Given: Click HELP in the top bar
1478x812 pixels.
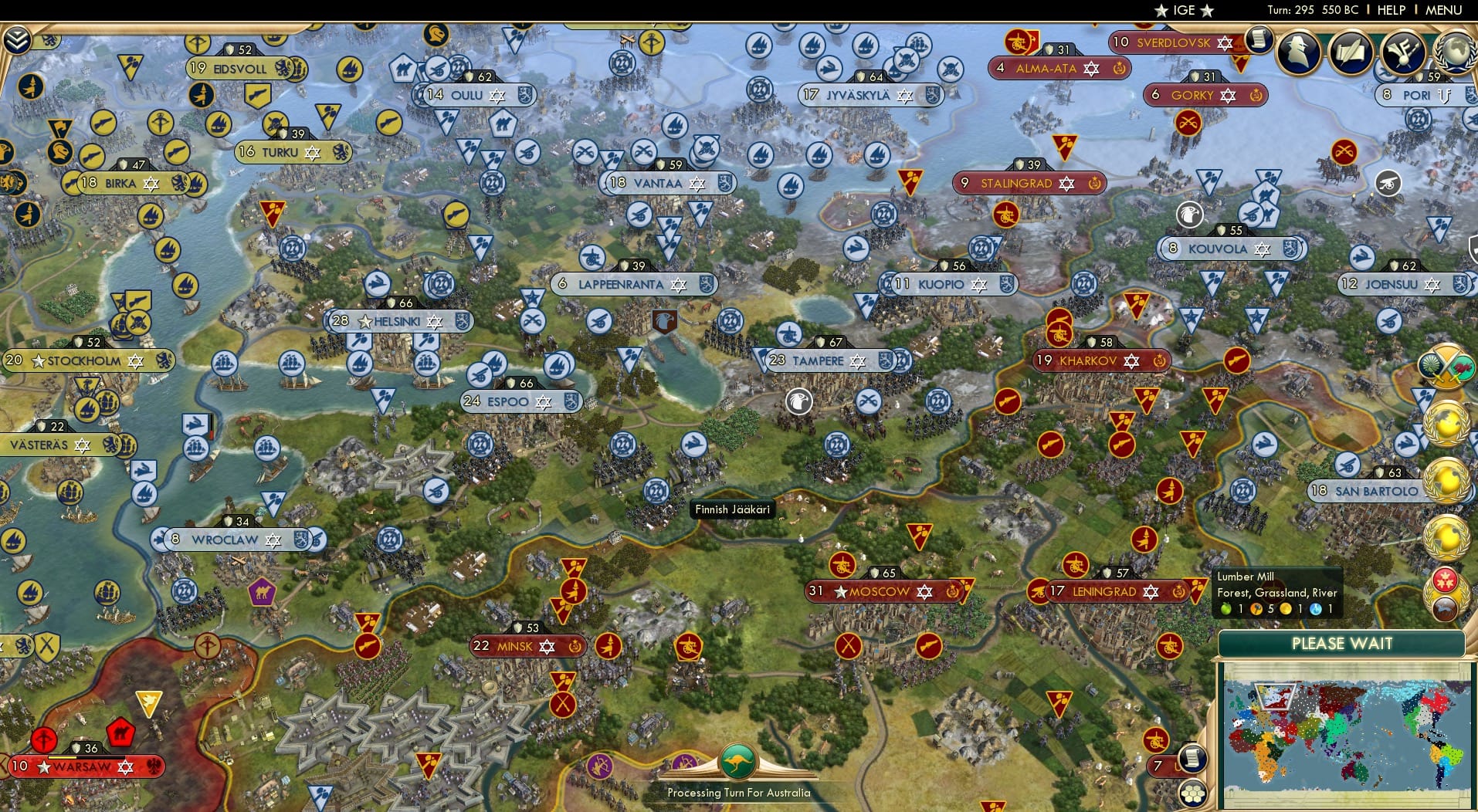Looking at the screenshot, I should (x=1390, y=10).
